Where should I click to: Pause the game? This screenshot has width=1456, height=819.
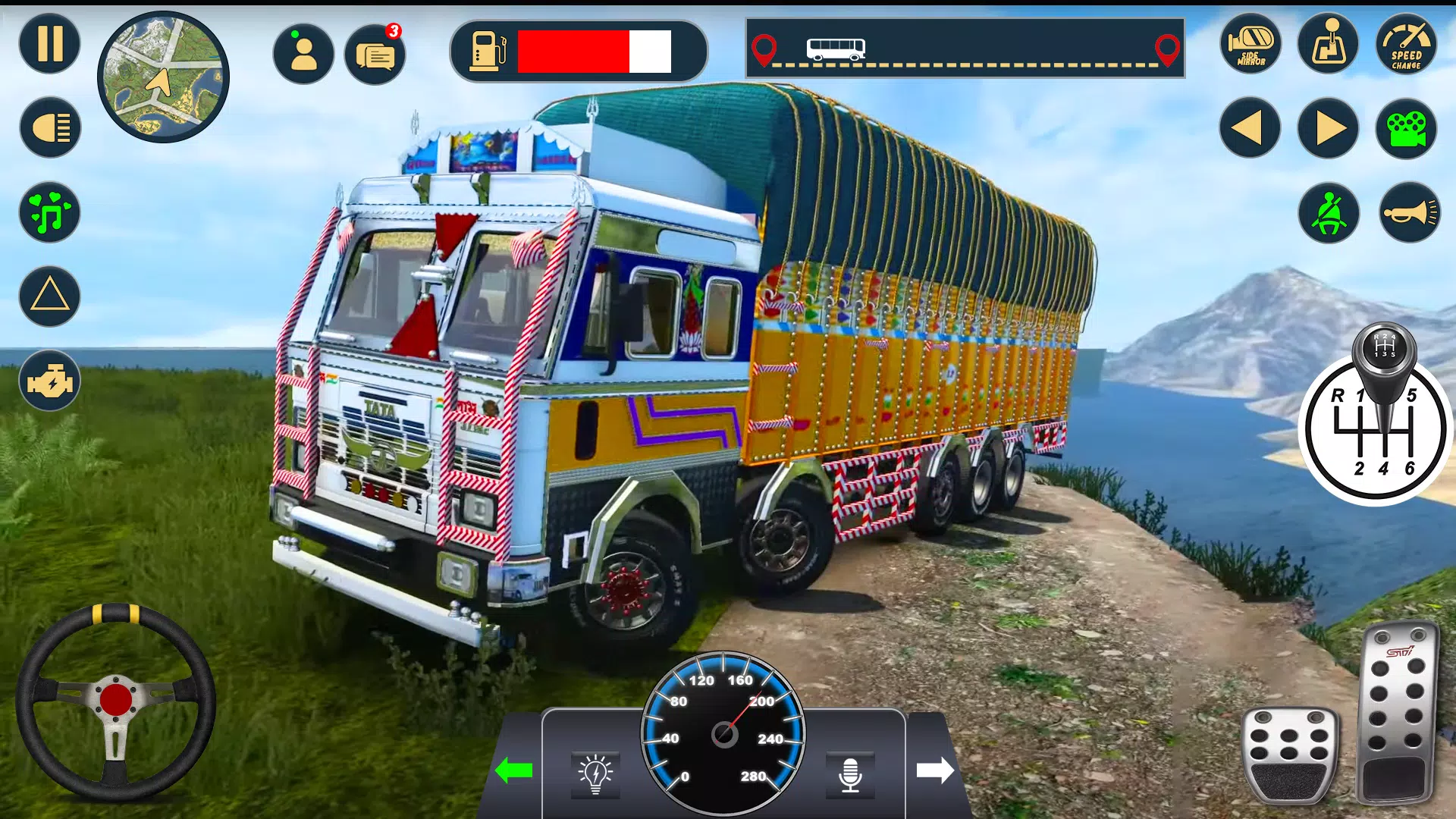tap(50, 44)
